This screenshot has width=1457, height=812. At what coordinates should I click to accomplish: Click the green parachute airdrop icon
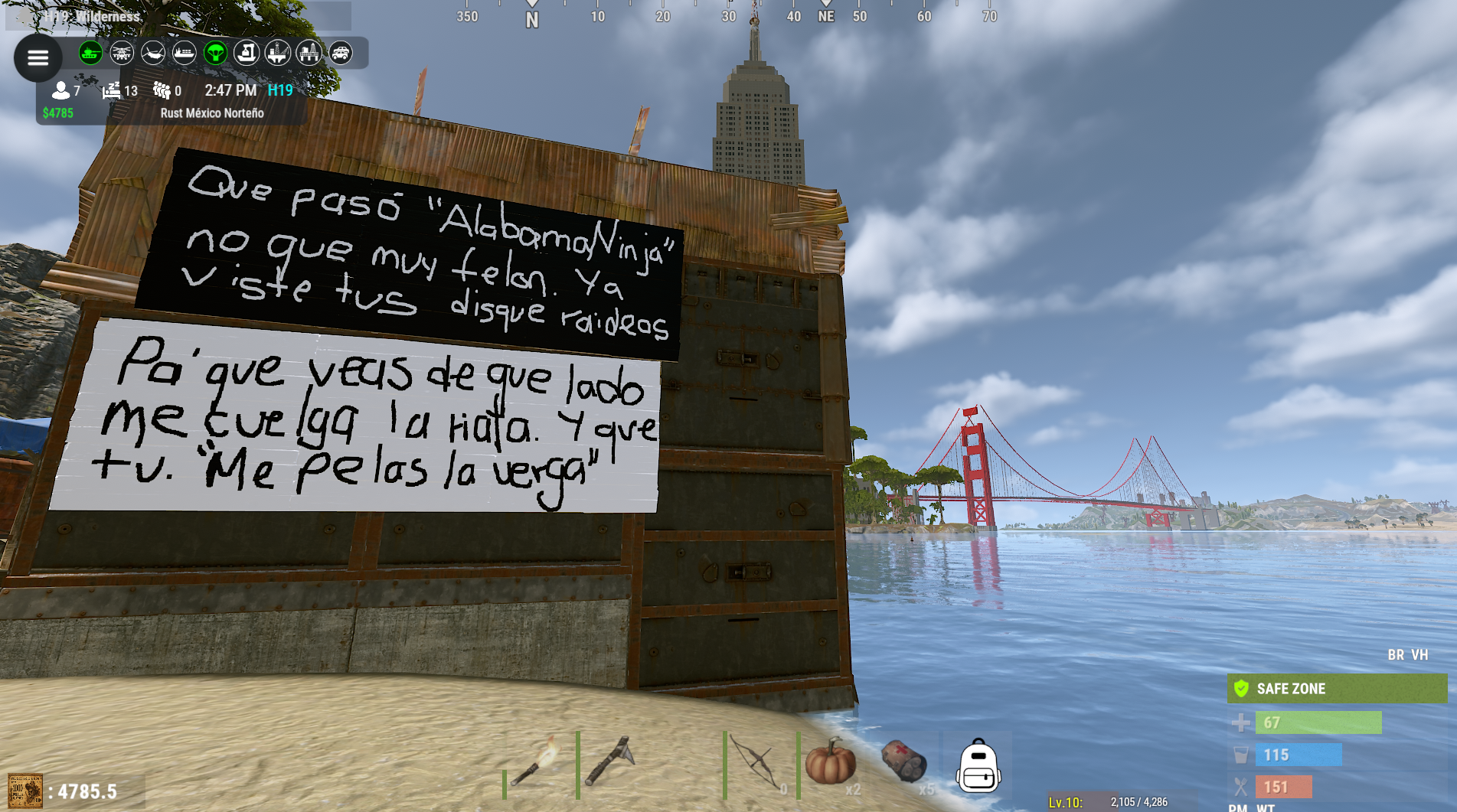(216, 53)
